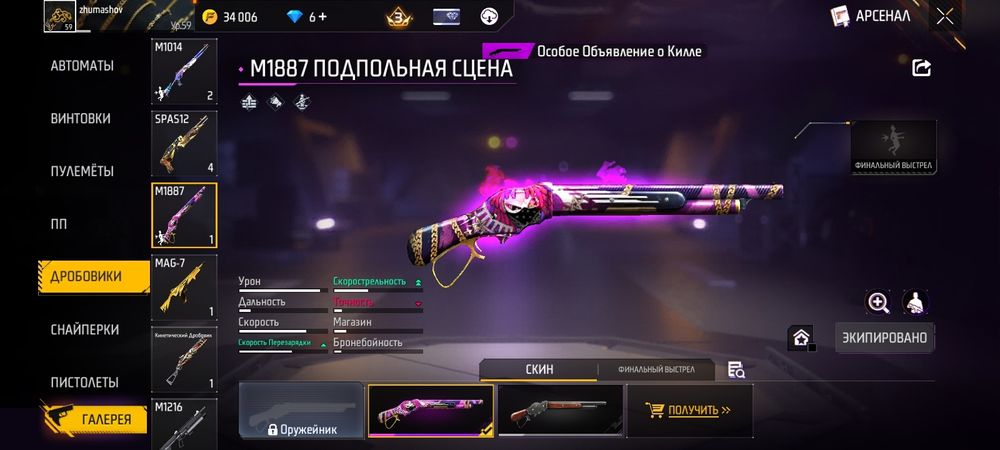
Task: Pick the SPAS12 weapon entry
Action: pyautogui.click(x=184, y=143)
